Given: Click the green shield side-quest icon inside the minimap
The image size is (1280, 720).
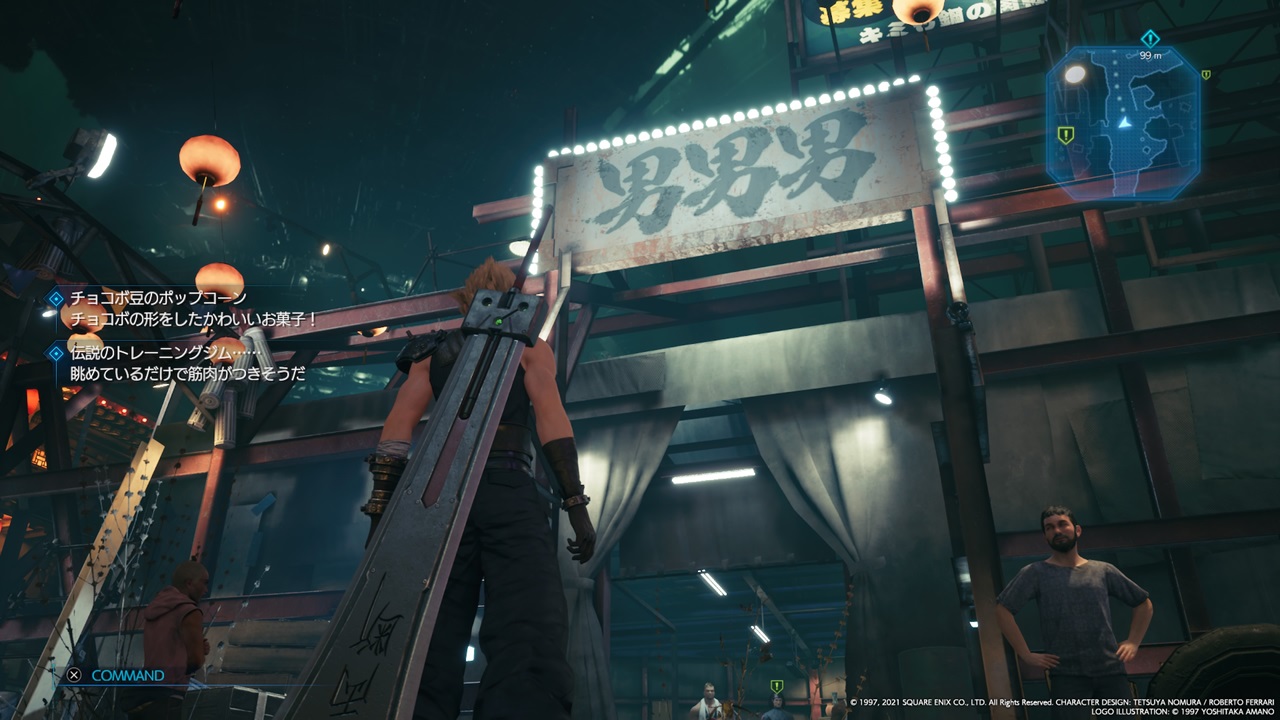Looking at the screenshot, I should click(x=1064, y=135).
